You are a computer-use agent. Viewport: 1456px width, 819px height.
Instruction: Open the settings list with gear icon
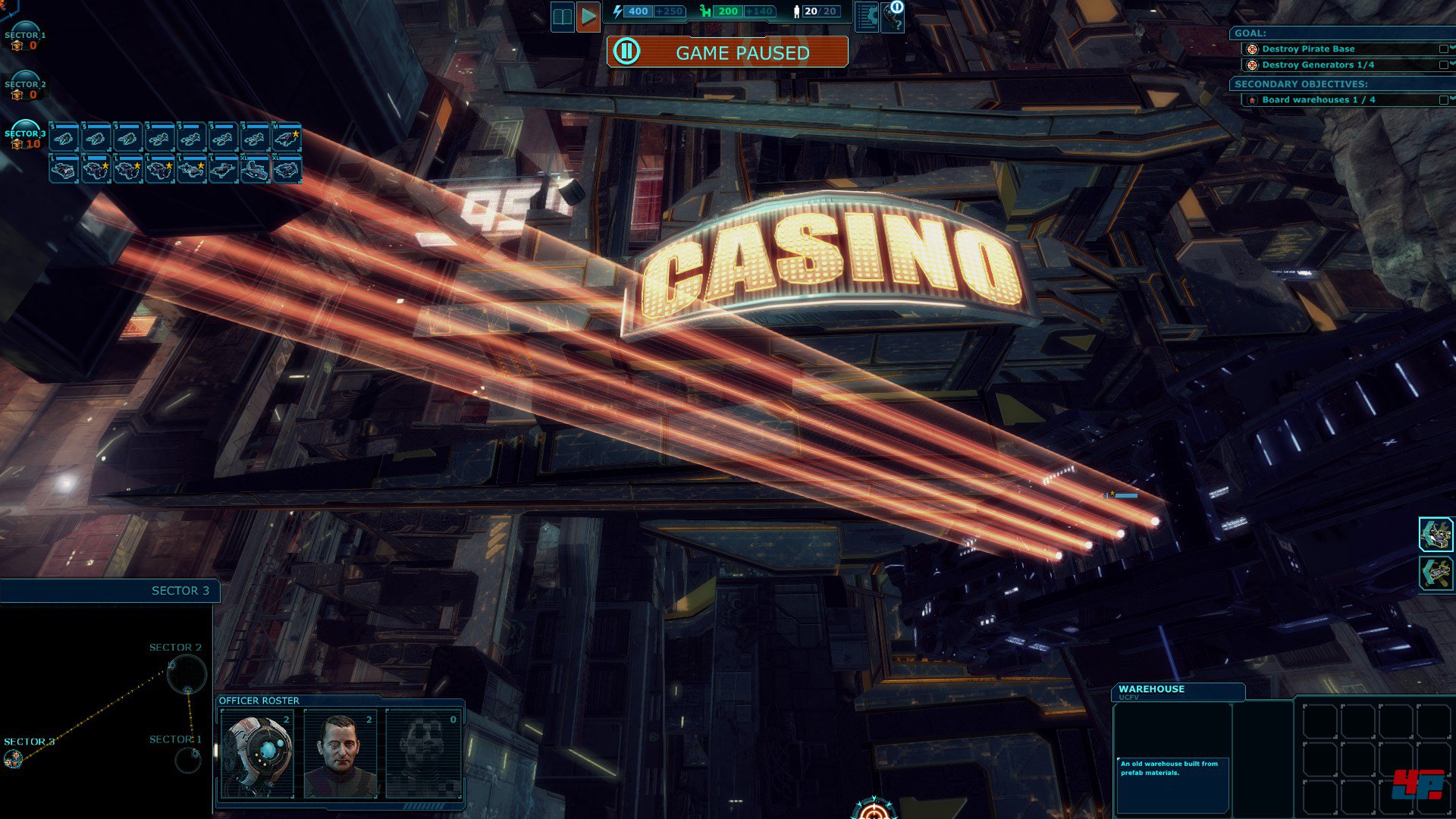tap(867, 17)
